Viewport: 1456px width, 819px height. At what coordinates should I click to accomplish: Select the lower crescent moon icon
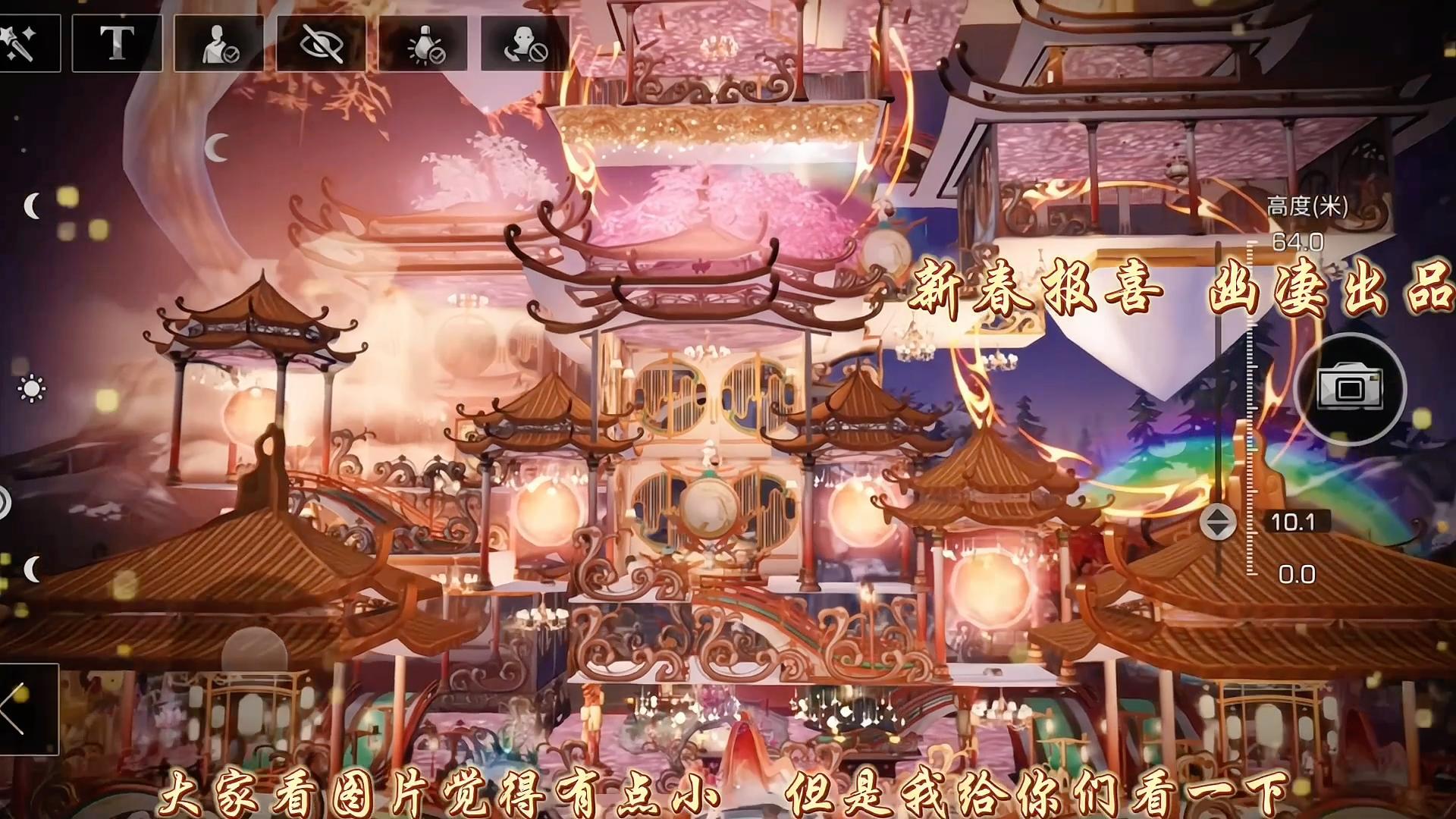(x=32, y=570)
